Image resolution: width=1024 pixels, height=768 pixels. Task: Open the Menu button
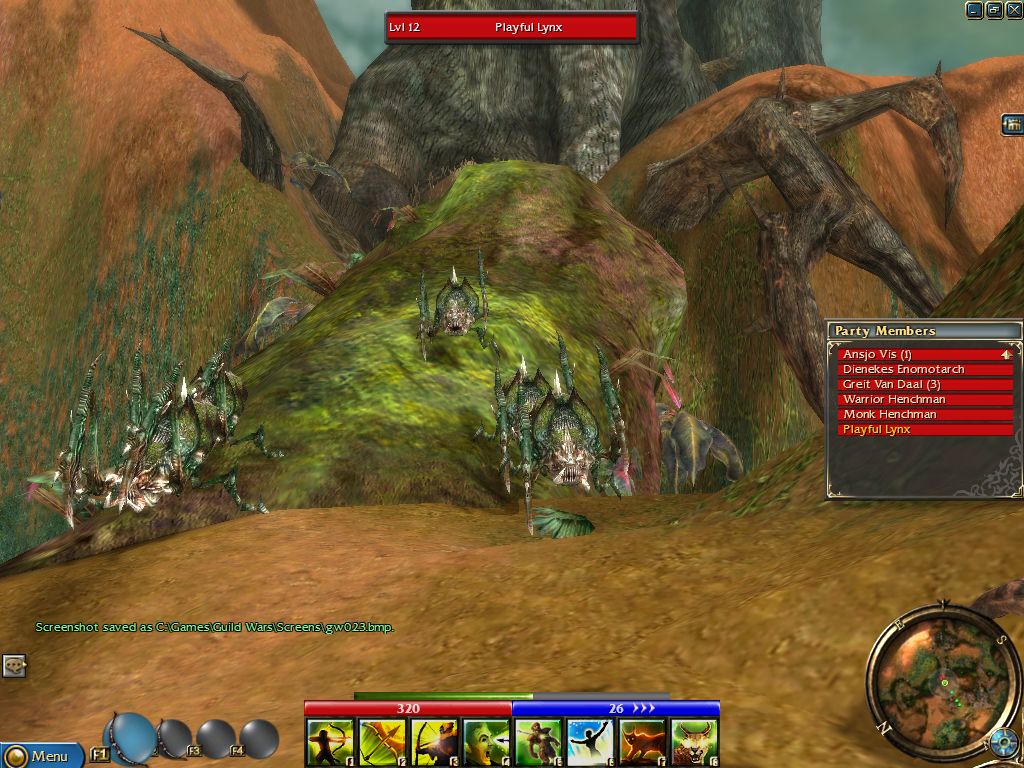(x=40, y=756)
